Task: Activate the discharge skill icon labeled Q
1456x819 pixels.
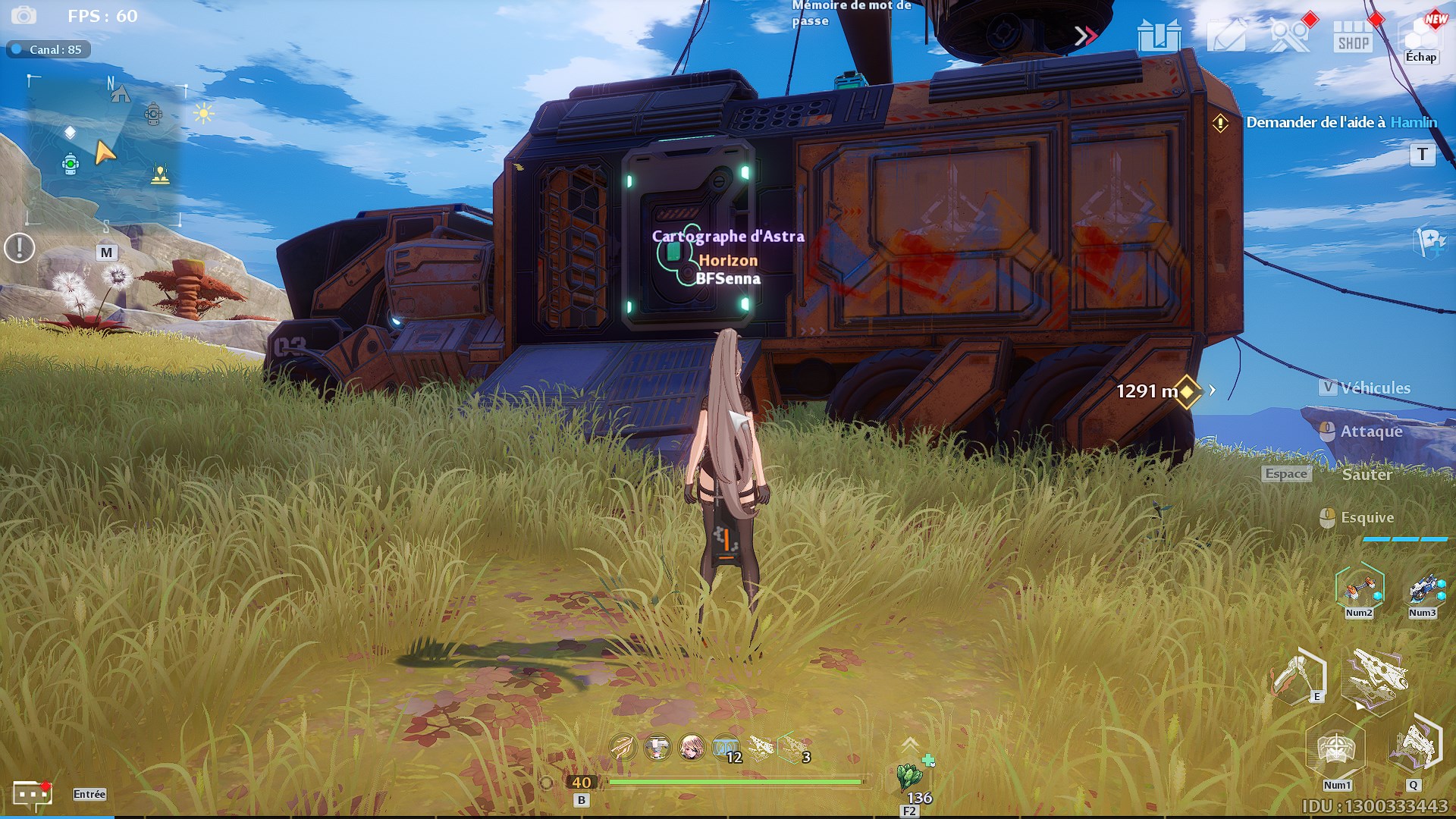Action: click(1414, 747)
